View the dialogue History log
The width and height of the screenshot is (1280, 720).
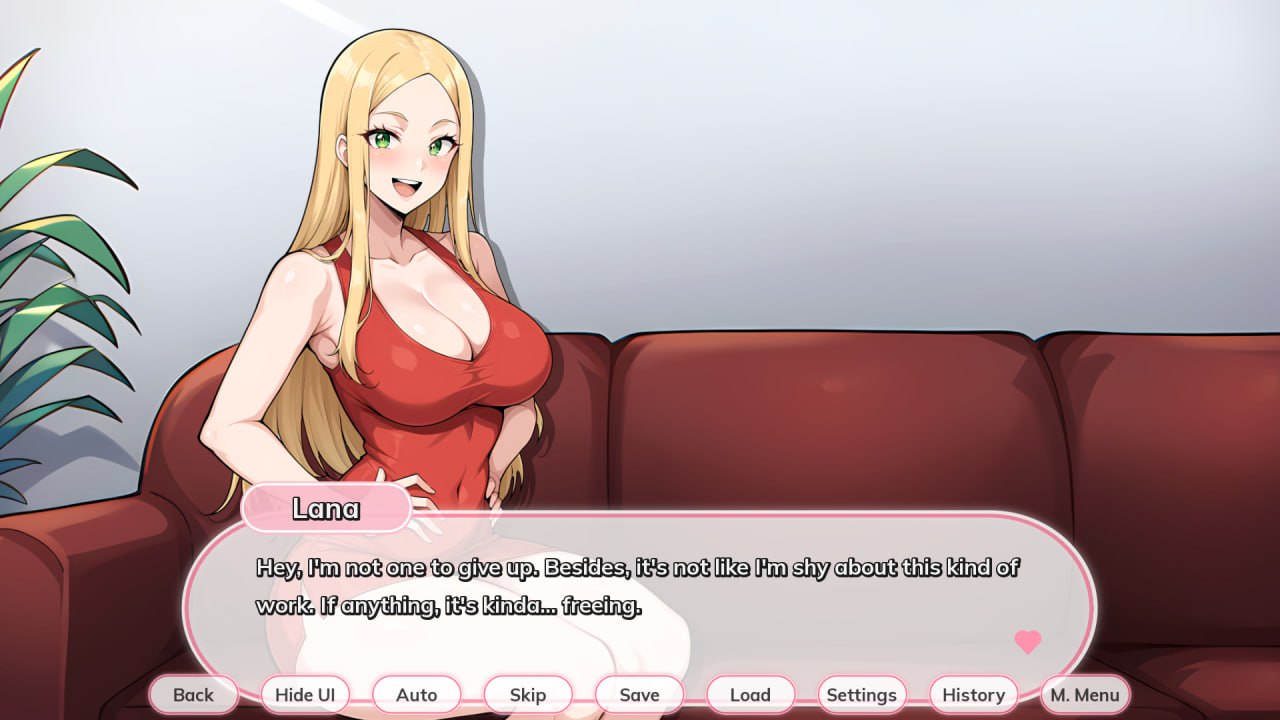[973, 694]
